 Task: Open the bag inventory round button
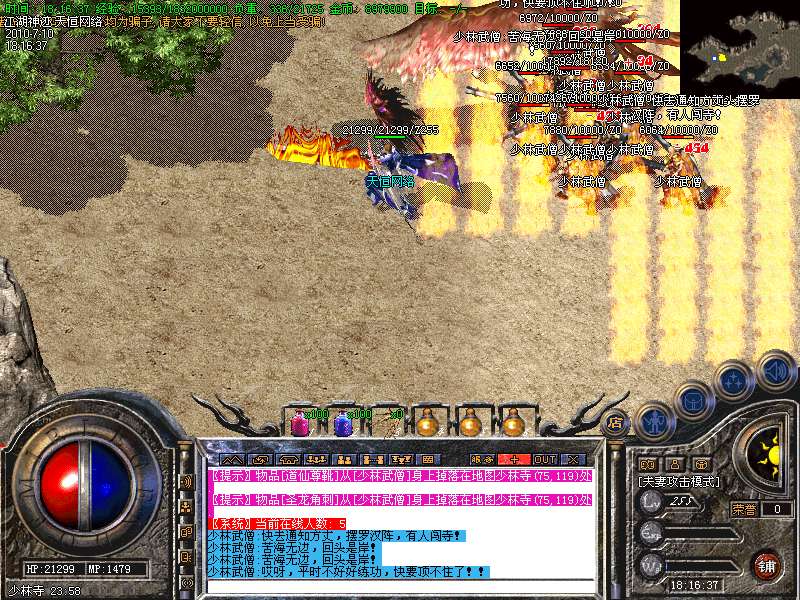pos(693,400)
